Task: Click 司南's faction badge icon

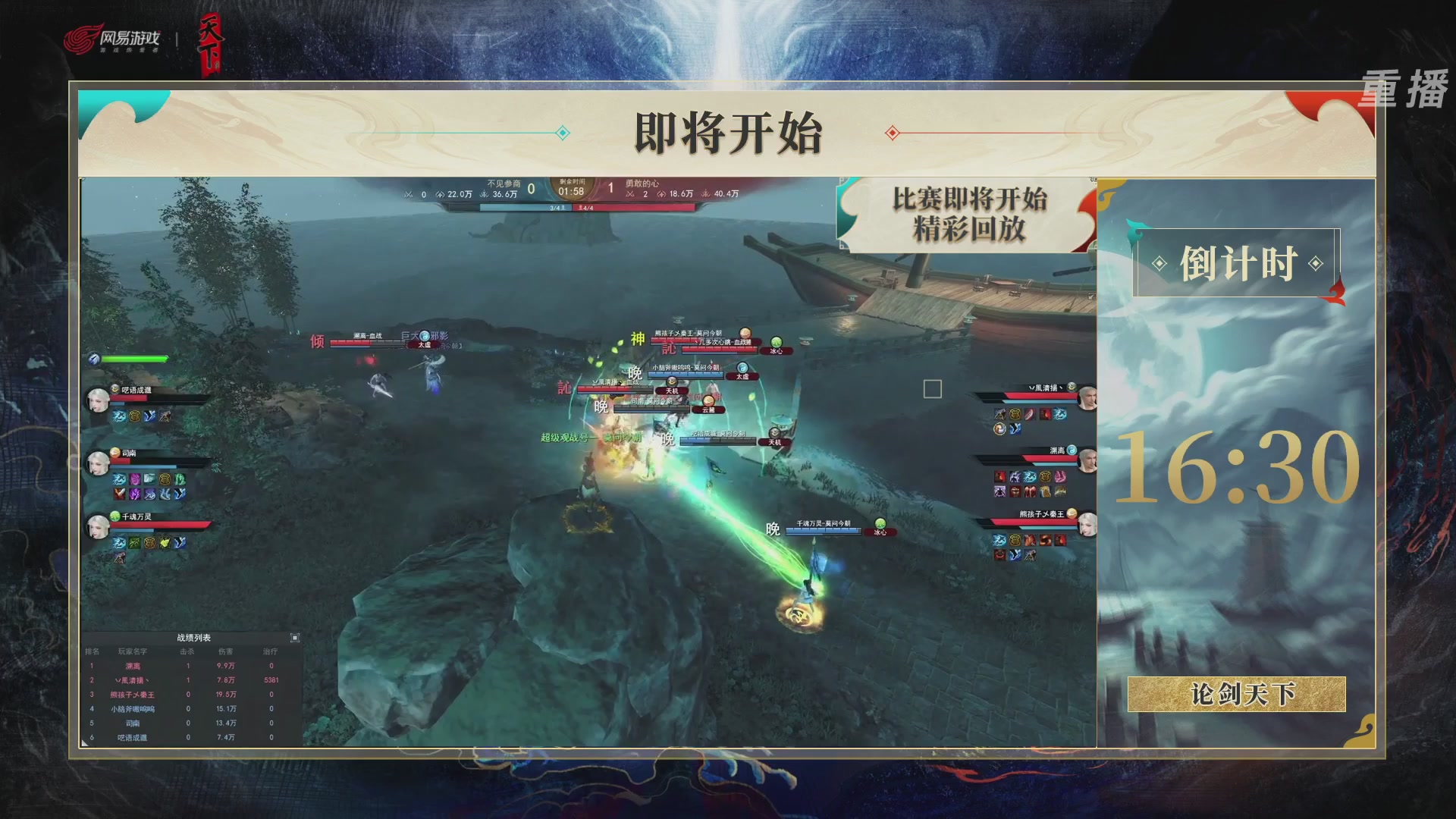Action: pos(114,452)
